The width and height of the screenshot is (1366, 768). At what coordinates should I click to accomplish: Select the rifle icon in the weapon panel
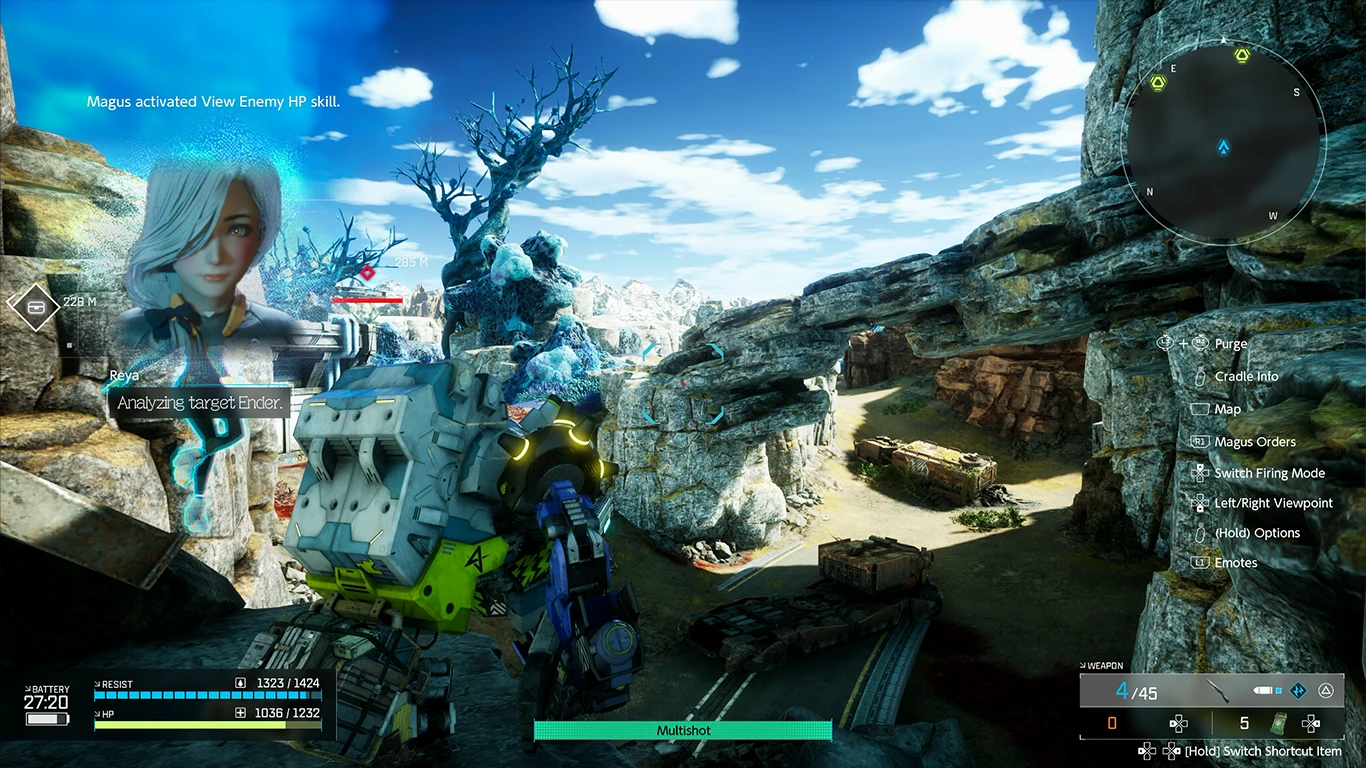click(x=1217, y=691)
